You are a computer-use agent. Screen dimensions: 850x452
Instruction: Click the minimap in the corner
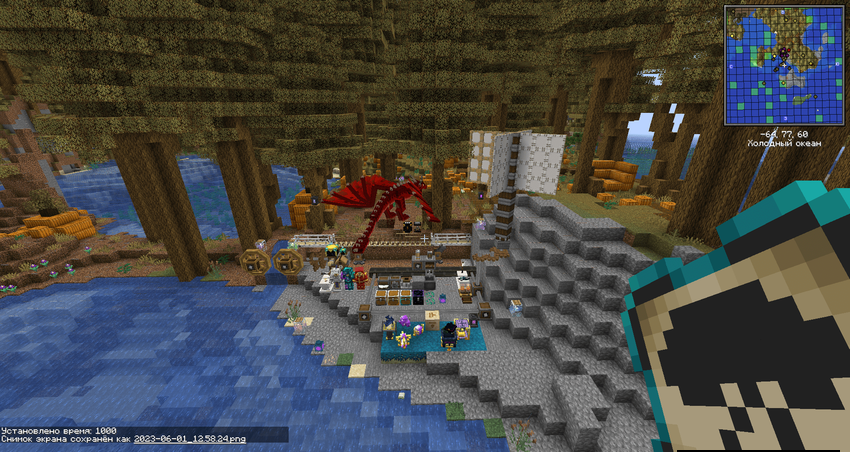tap(783, 65)
